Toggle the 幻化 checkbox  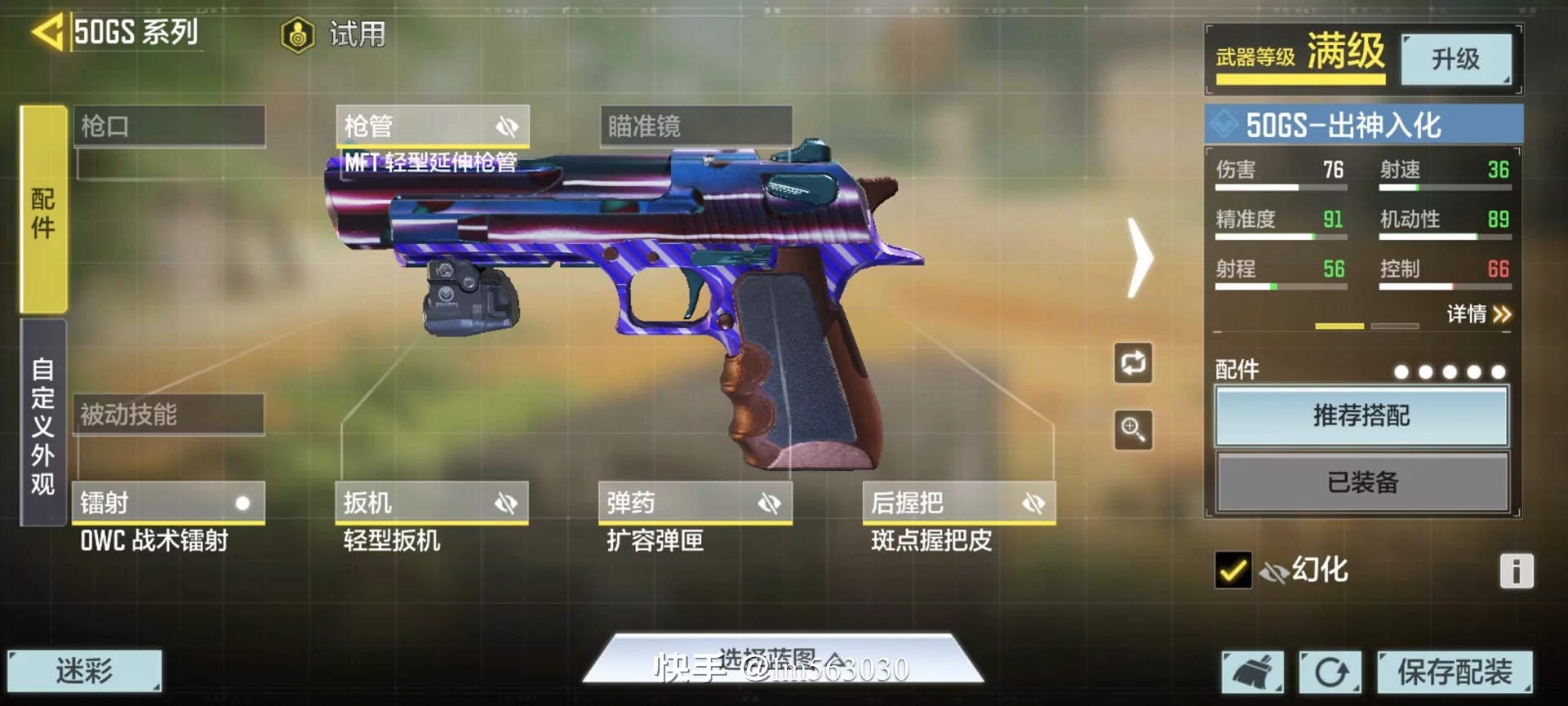tap(1233, 570)
